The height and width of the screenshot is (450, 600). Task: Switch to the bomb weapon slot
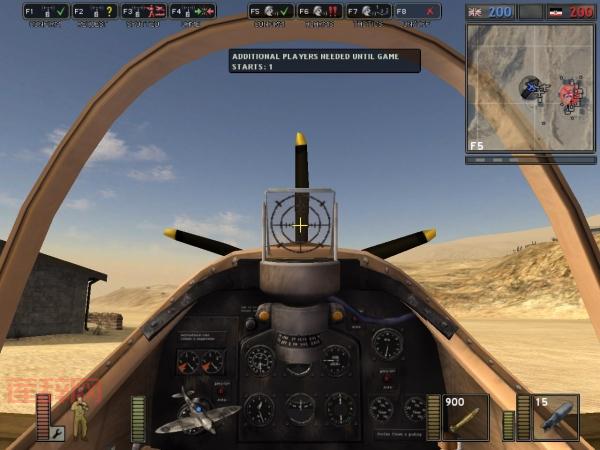pos(555,417)
